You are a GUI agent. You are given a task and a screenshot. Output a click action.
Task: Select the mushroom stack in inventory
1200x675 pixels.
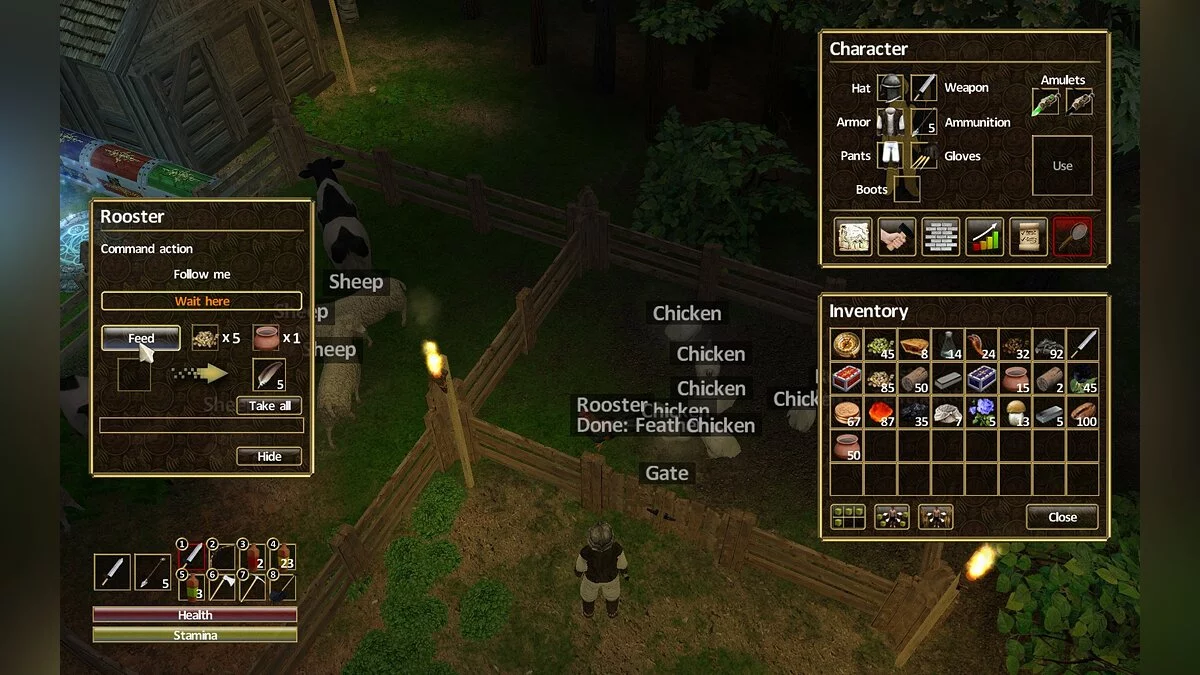click(x=1016, y=412)
